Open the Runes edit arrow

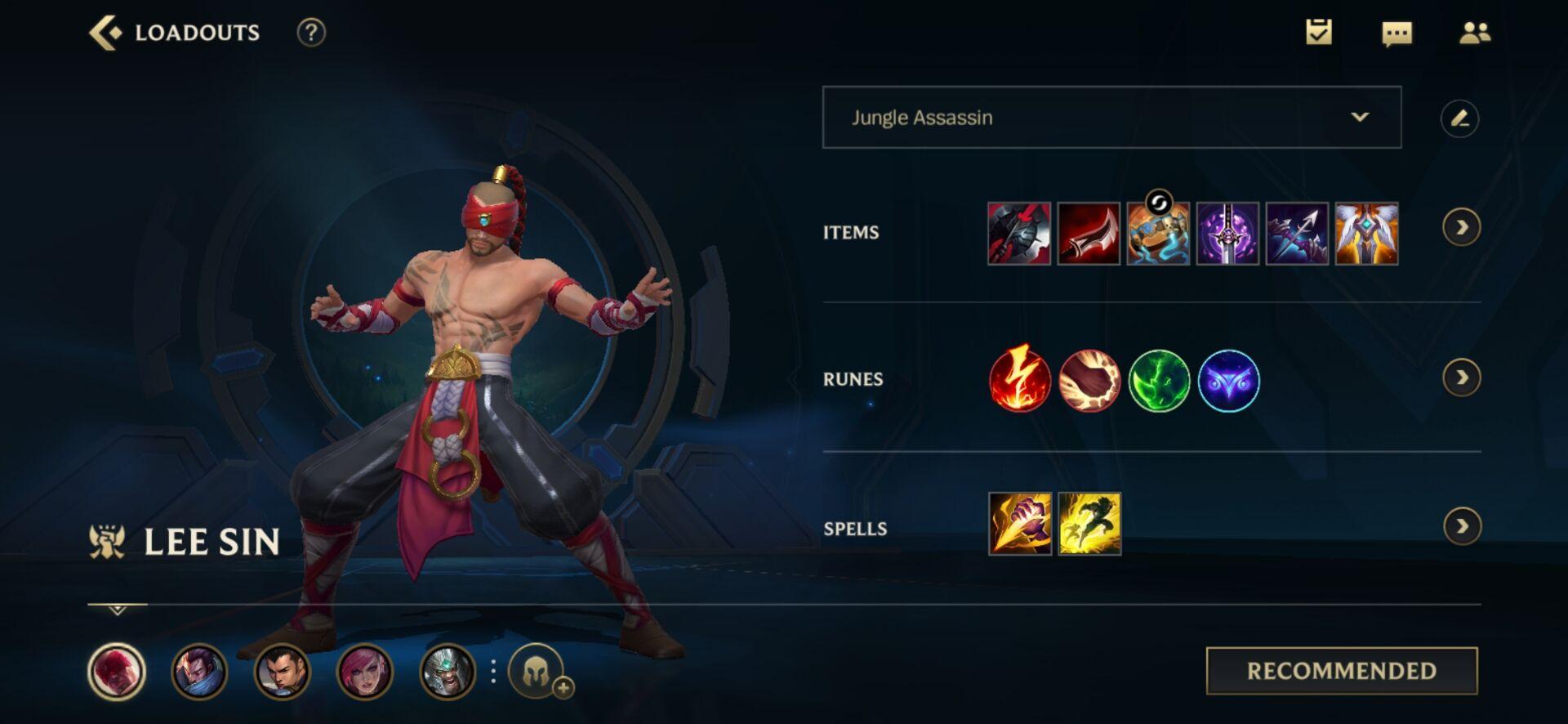click(1461, 378)
